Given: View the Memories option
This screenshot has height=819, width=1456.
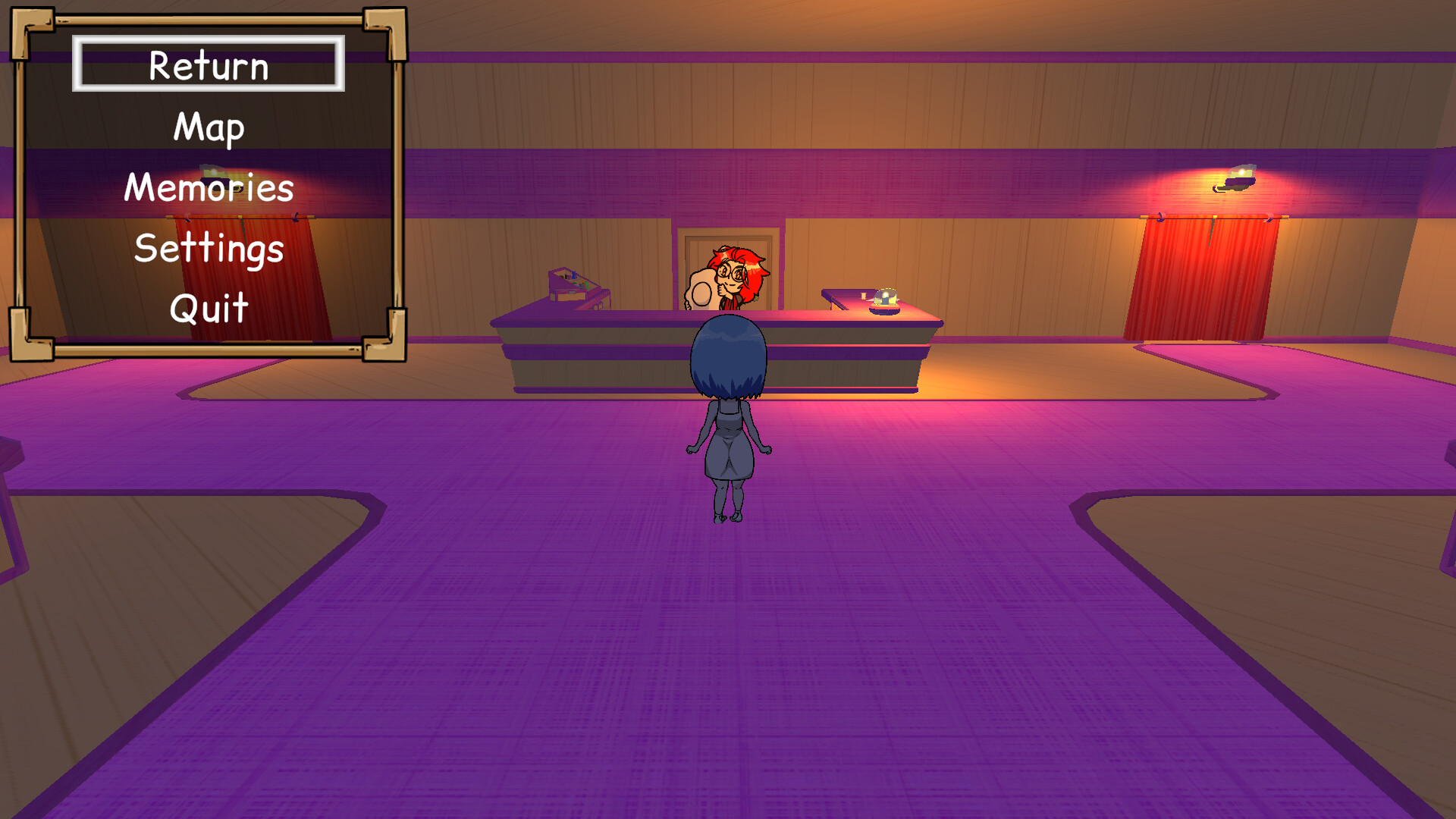Looking at the screenshot, I should pos(208,187).
